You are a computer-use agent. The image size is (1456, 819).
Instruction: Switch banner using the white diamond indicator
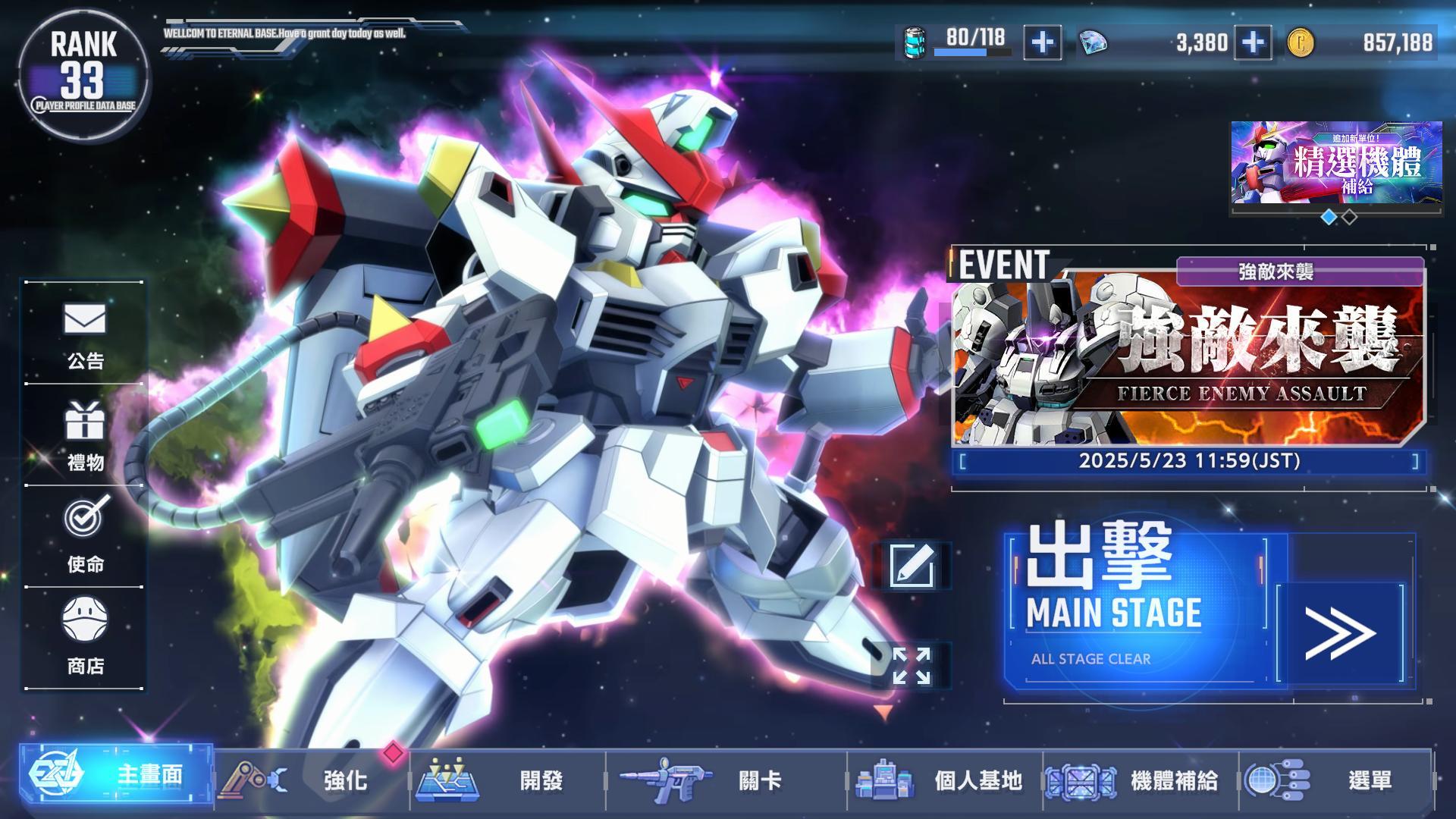1351,218
